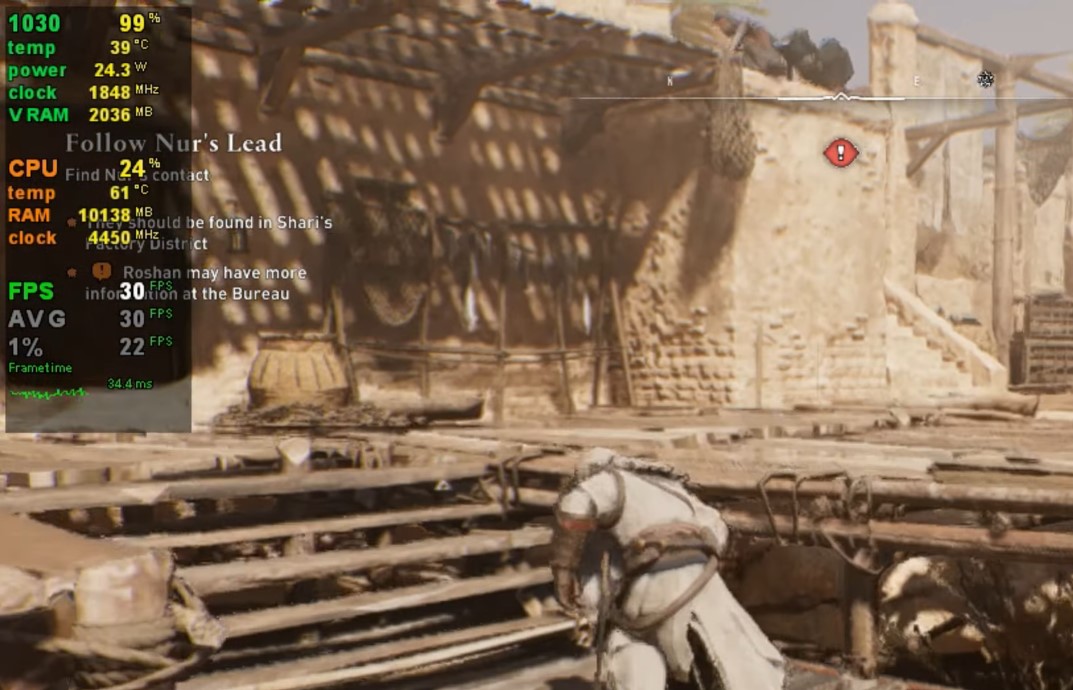1073x690 pixels.
Task: Select the Follow Nur's Lead quest title
Action: pos(173,143)
